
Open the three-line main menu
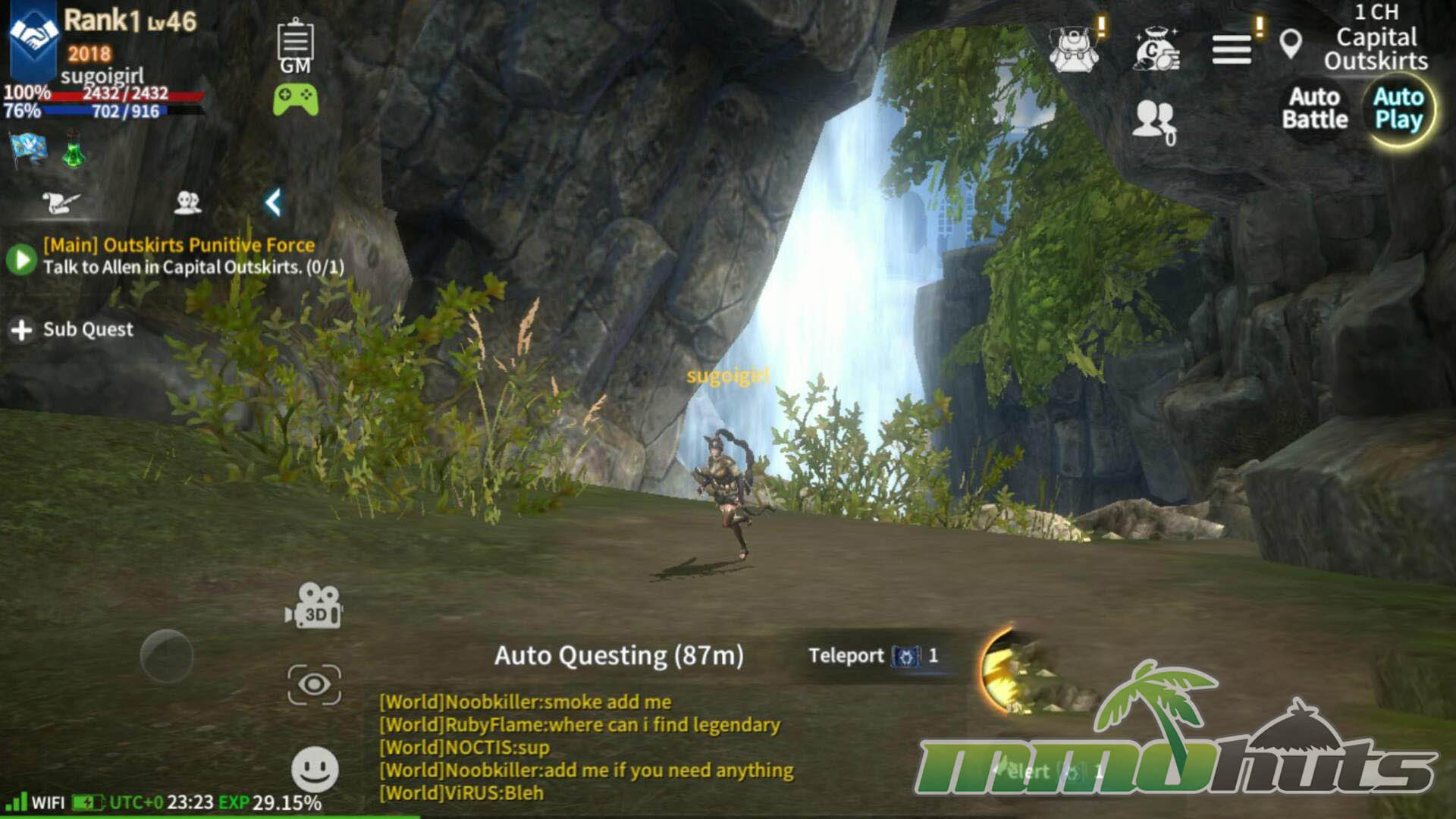(1232, 50)
